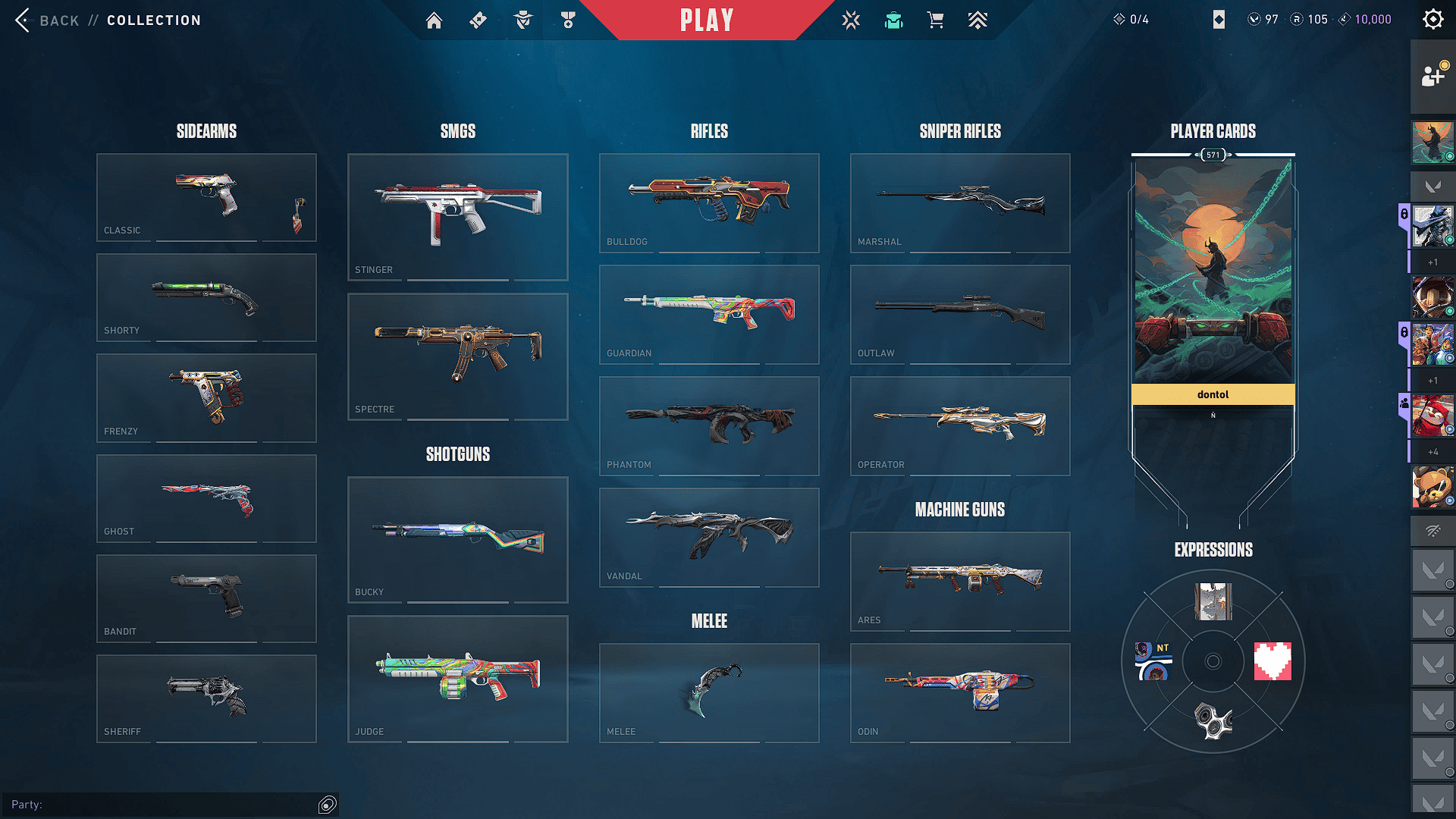Click the add friend icon
Screen dimensions: 1456x819
point(1432,76)
